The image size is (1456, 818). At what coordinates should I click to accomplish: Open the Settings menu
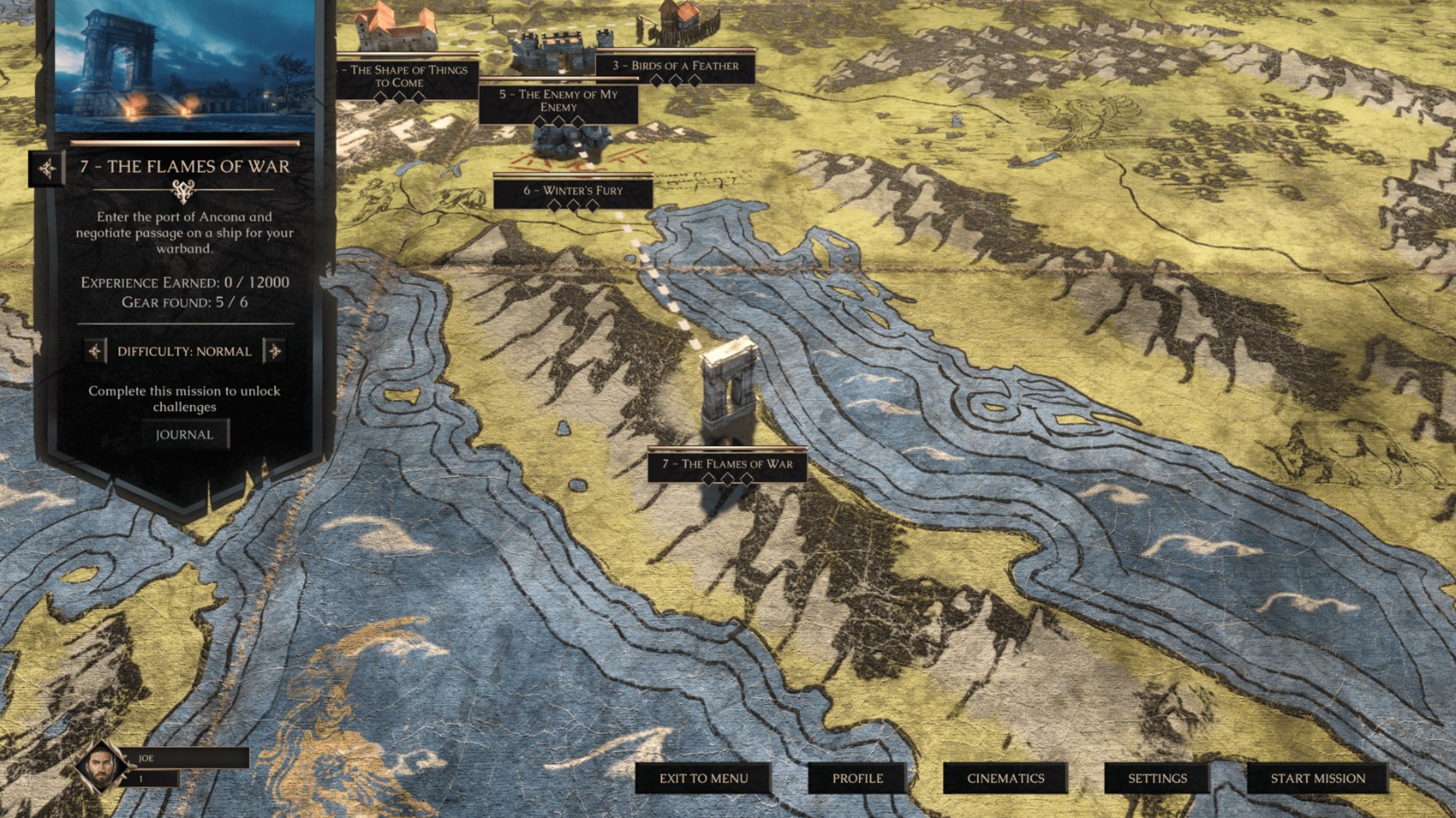tap(1156, 779)
